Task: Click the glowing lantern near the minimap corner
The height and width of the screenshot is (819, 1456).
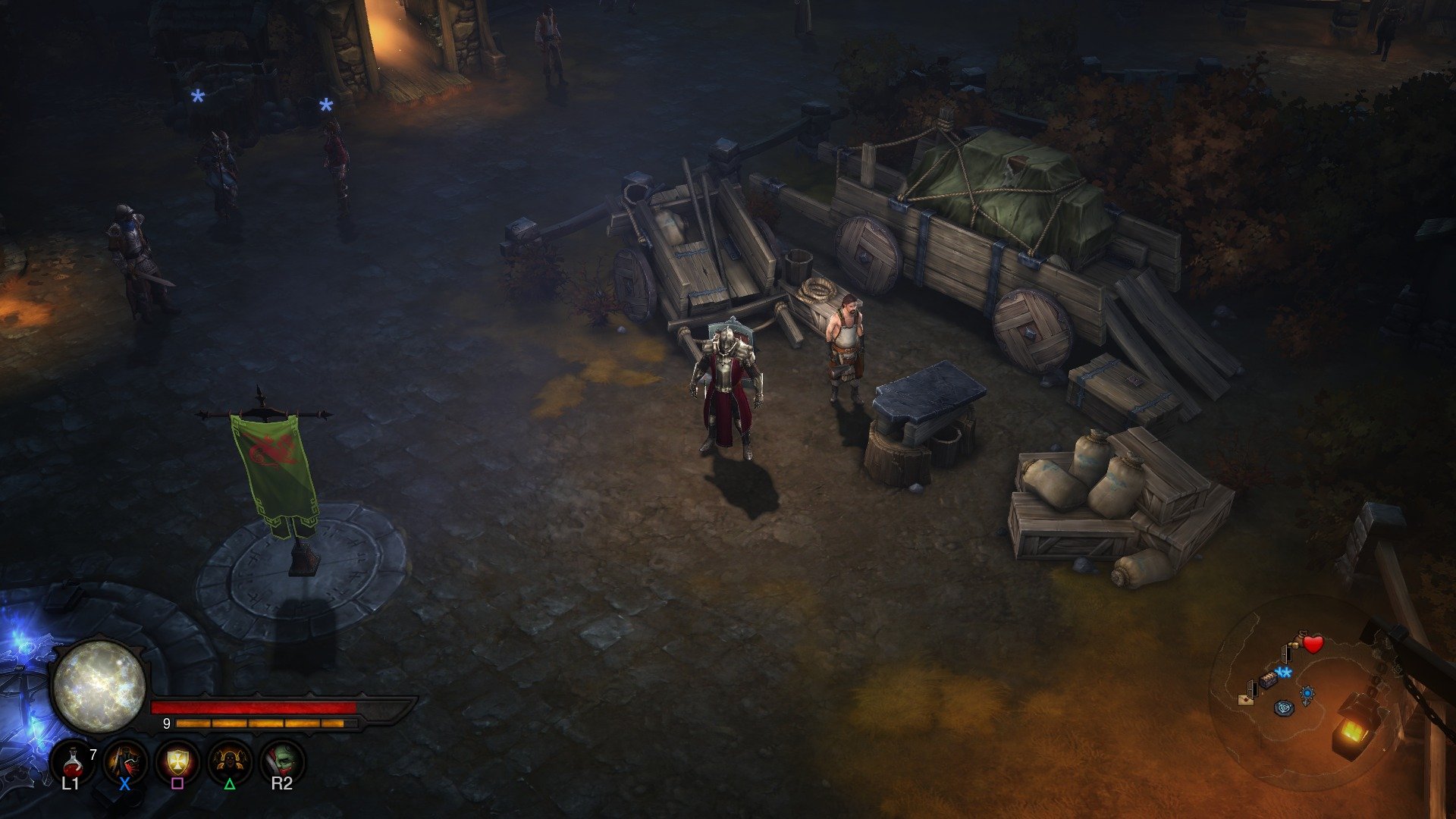Action: coord(1353,732)
